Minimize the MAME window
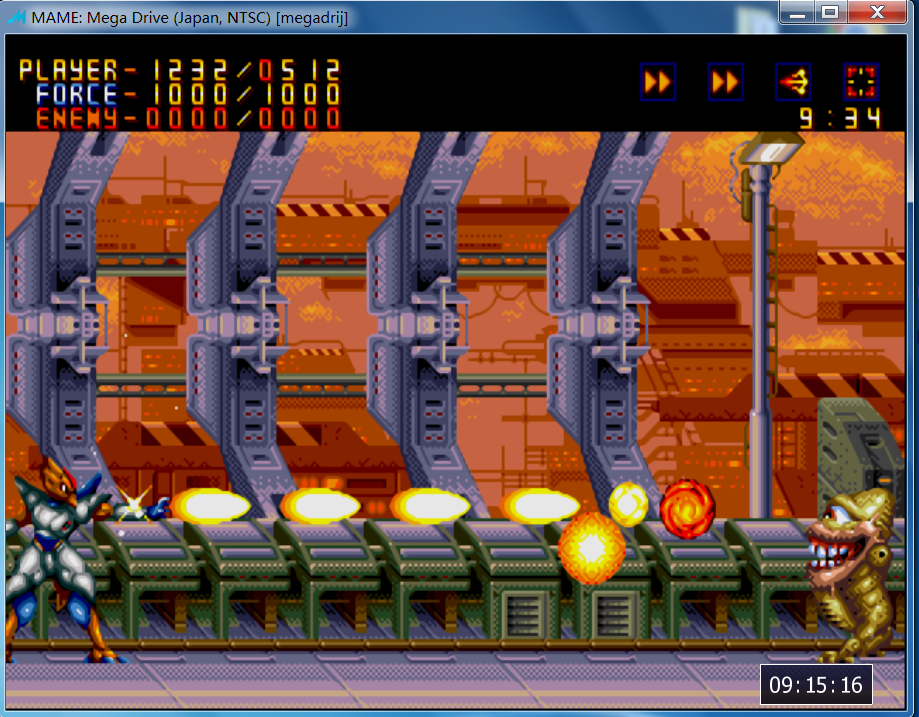 pyautogui.click(x=797, y=13)
